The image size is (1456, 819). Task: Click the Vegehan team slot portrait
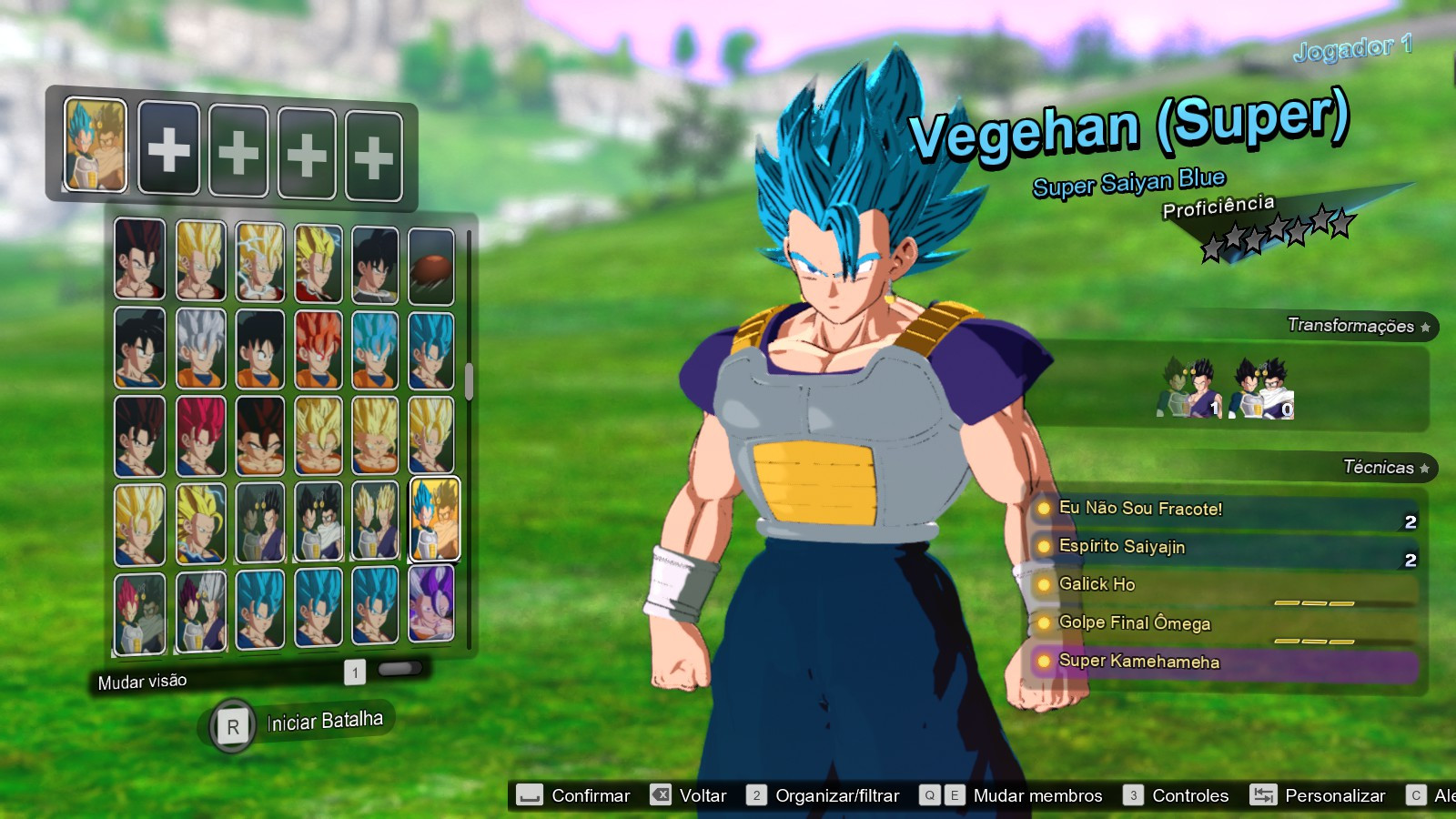[96, 146]
